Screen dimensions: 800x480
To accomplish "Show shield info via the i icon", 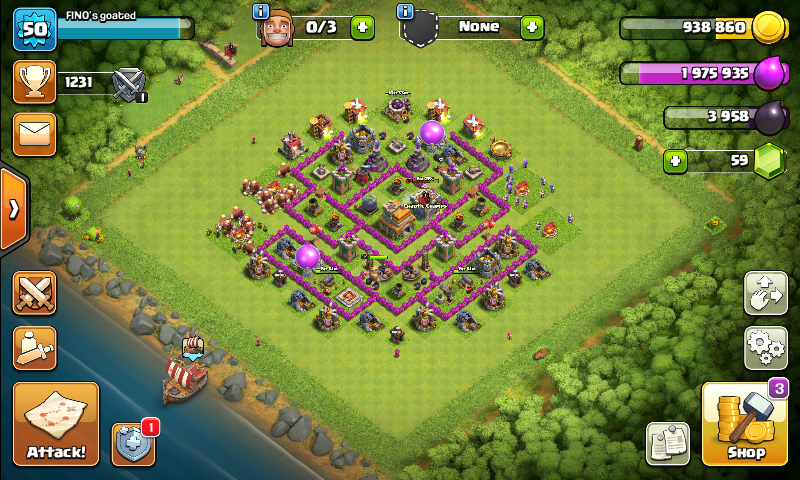I will (x=405, y=12).
